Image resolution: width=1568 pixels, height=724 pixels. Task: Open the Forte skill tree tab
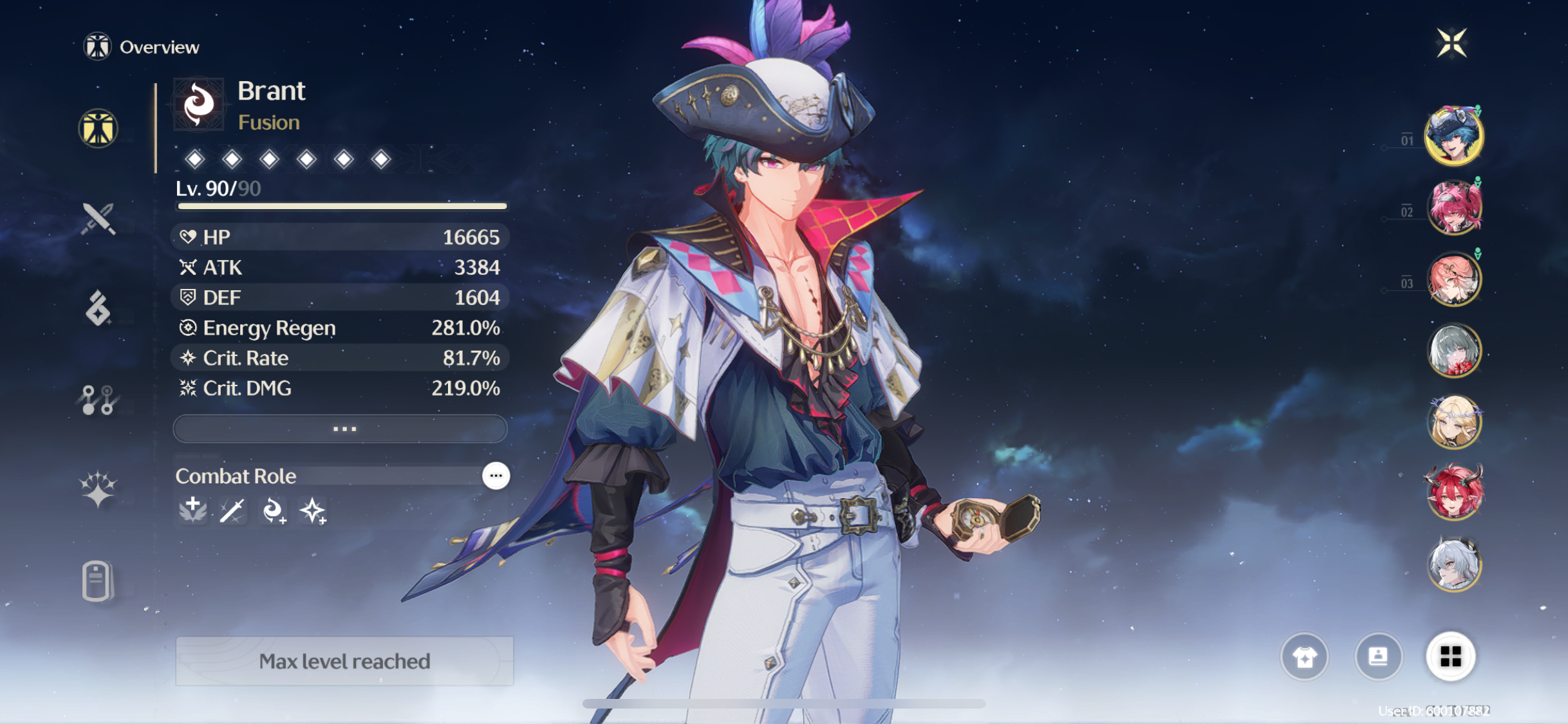coord(98,400)
